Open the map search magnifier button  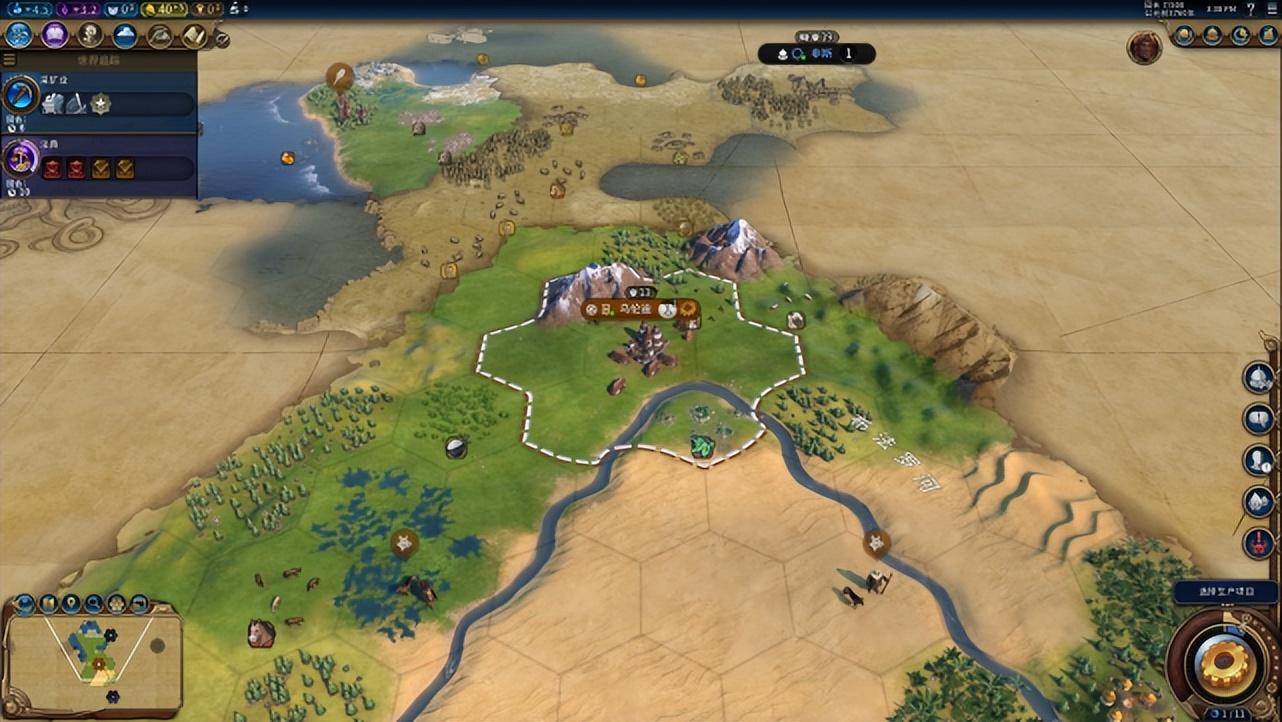[x=94, y=603]
